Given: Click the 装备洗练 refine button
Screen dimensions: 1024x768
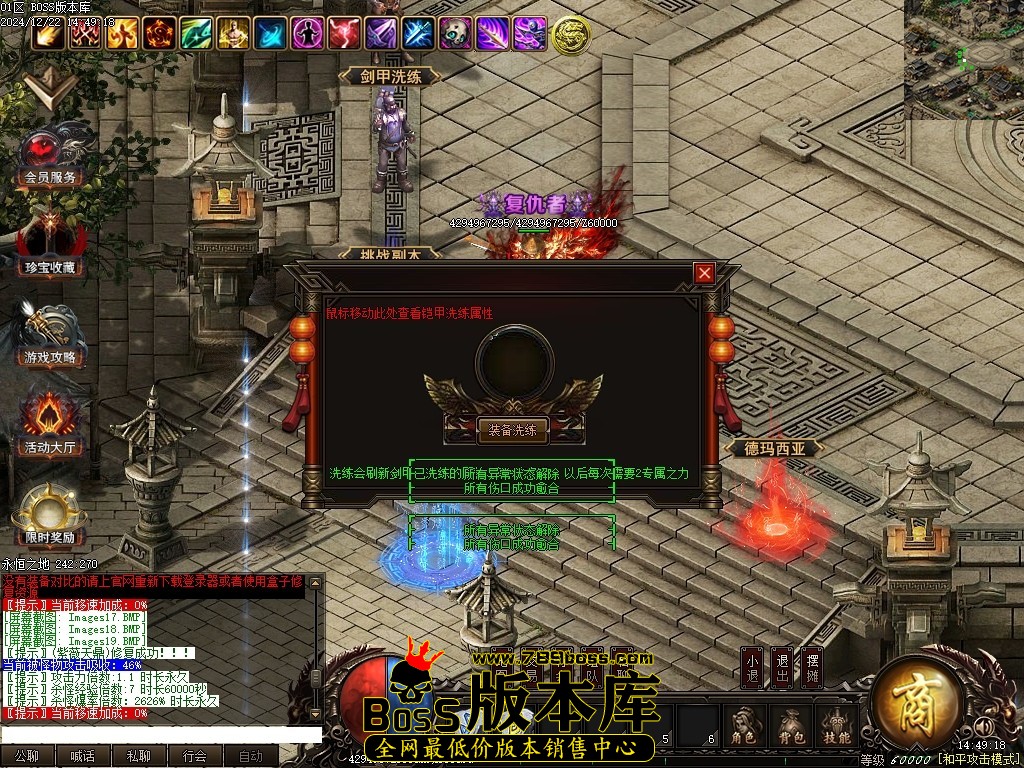Looking at the screenshot, I should point(513,431).
